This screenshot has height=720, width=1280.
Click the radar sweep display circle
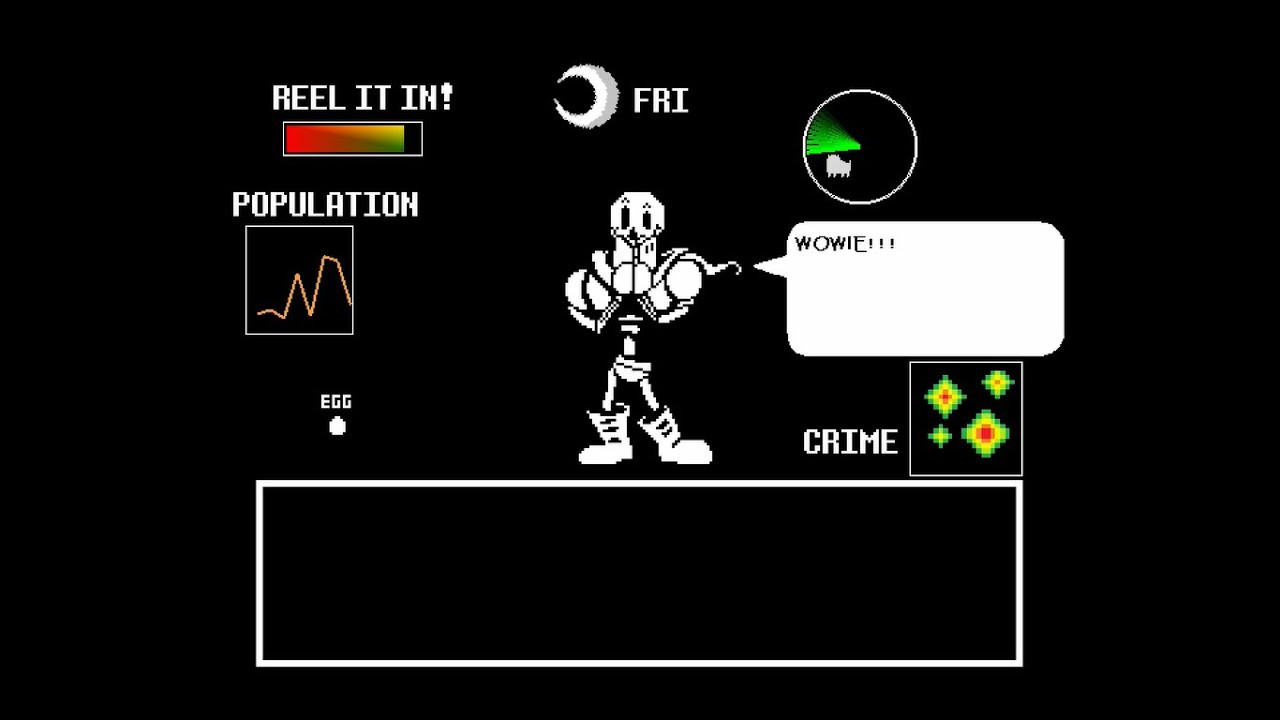859,147
